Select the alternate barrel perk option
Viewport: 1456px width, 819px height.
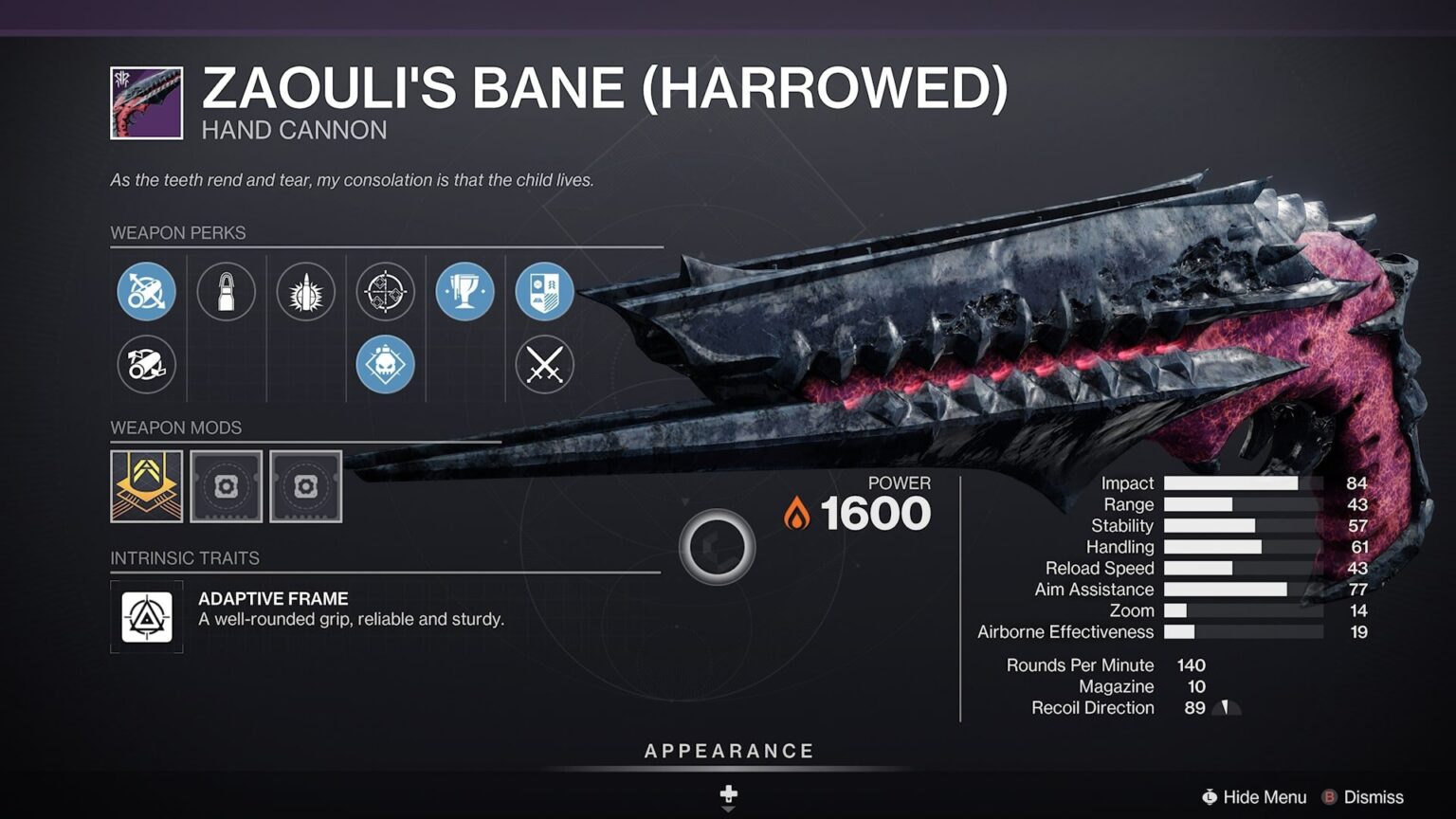(x=145, y=364)
